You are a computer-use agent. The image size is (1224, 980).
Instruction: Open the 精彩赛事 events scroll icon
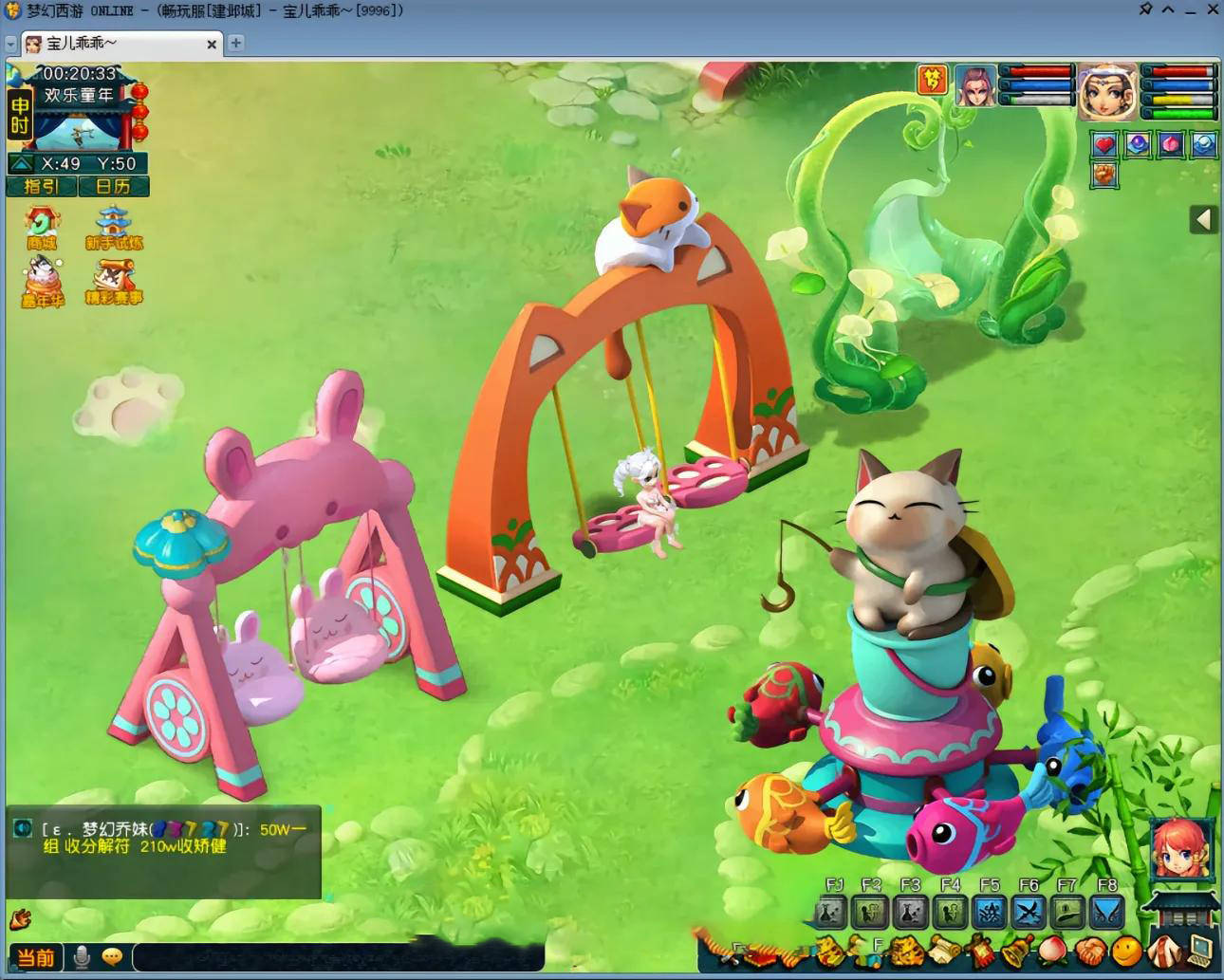114,283
